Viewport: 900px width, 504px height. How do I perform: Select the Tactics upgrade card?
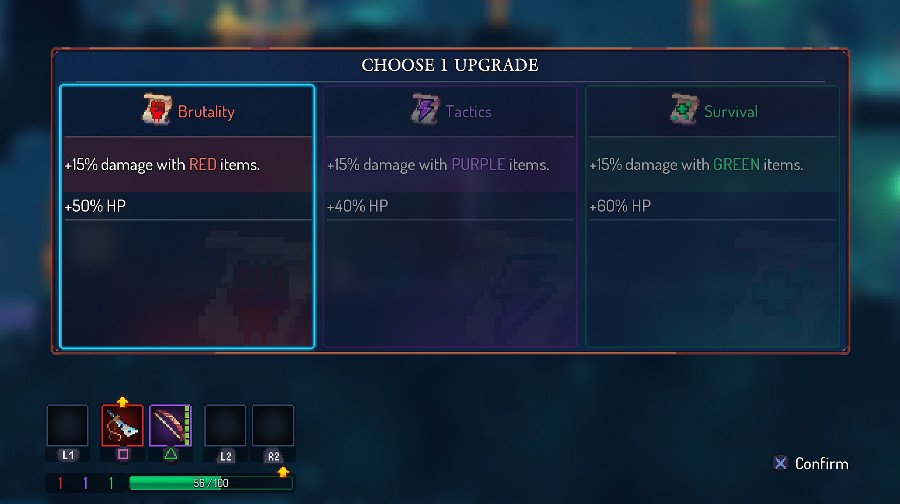(449, 216)
